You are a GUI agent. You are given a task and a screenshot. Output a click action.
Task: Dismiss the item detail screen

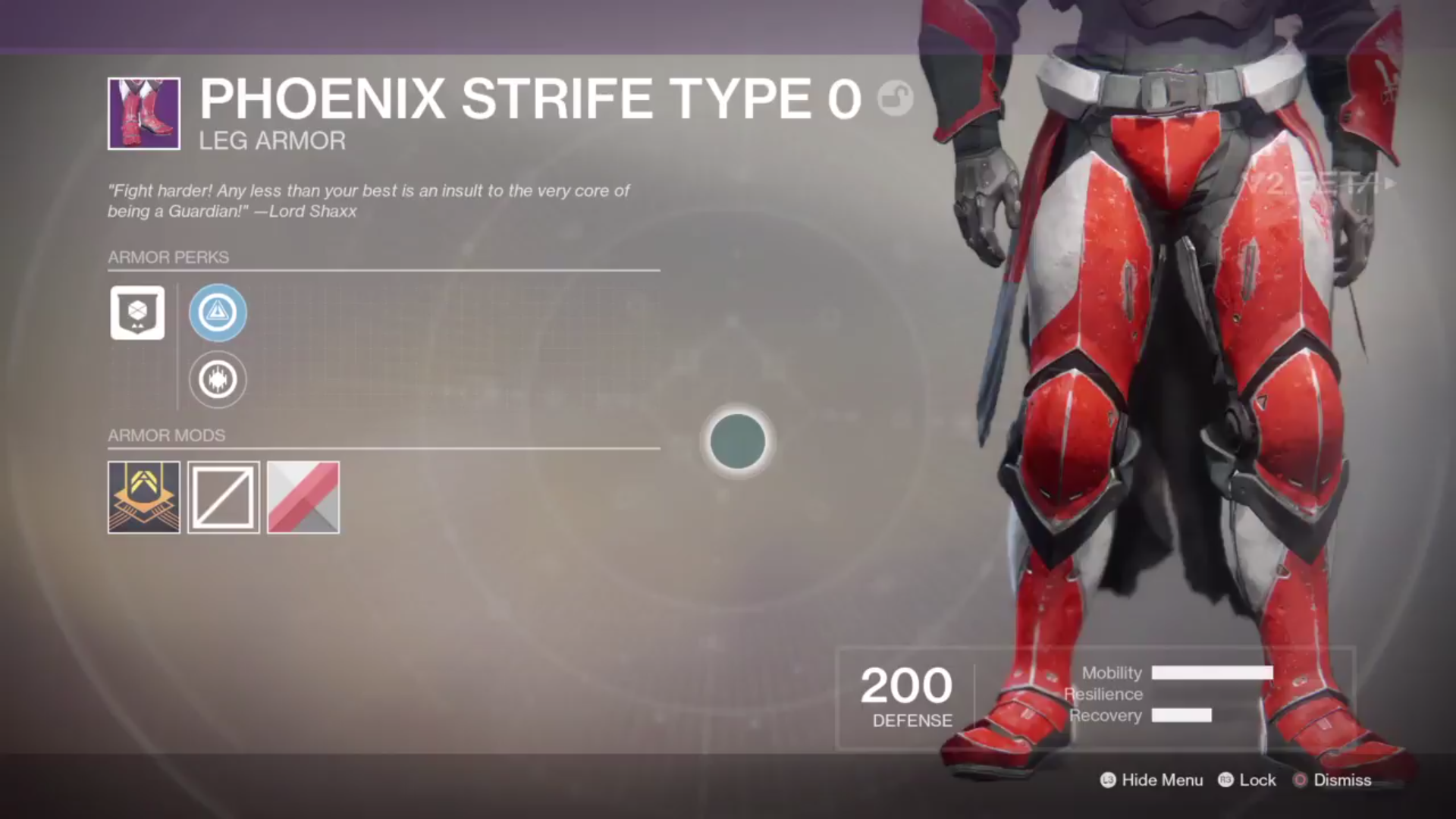pyautogui.click(x=1342, y=780)
